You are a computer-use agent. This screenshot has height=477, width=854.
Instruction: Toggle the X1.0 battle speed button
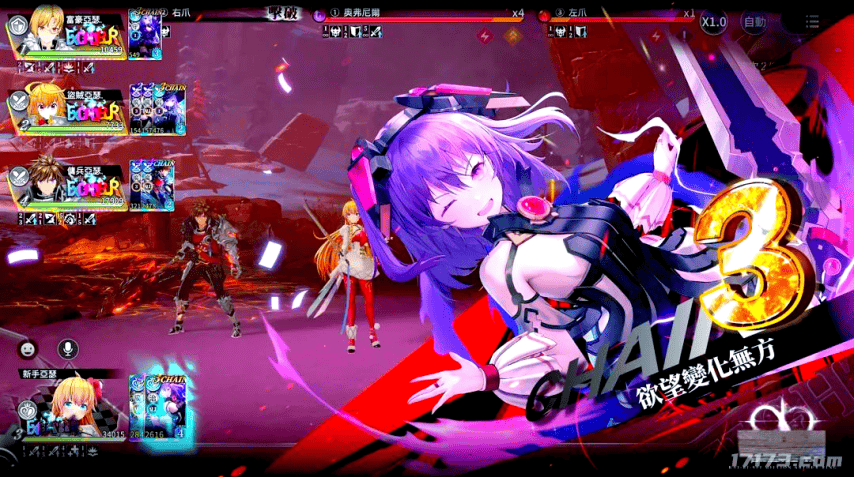pyautogui.click(x=713, y=21)
